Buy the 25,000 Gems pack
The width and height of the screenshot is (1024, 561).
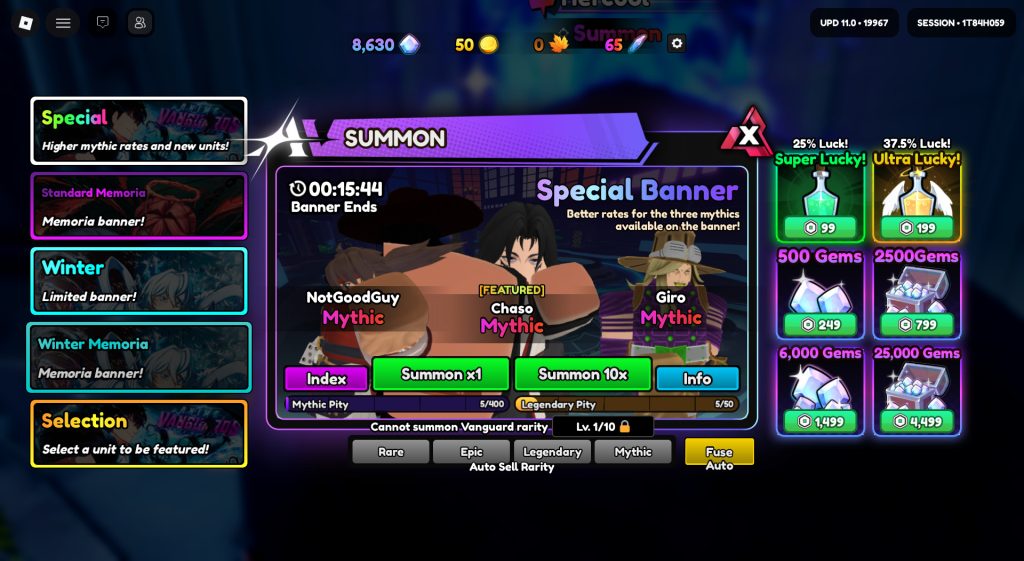[917, 391]
